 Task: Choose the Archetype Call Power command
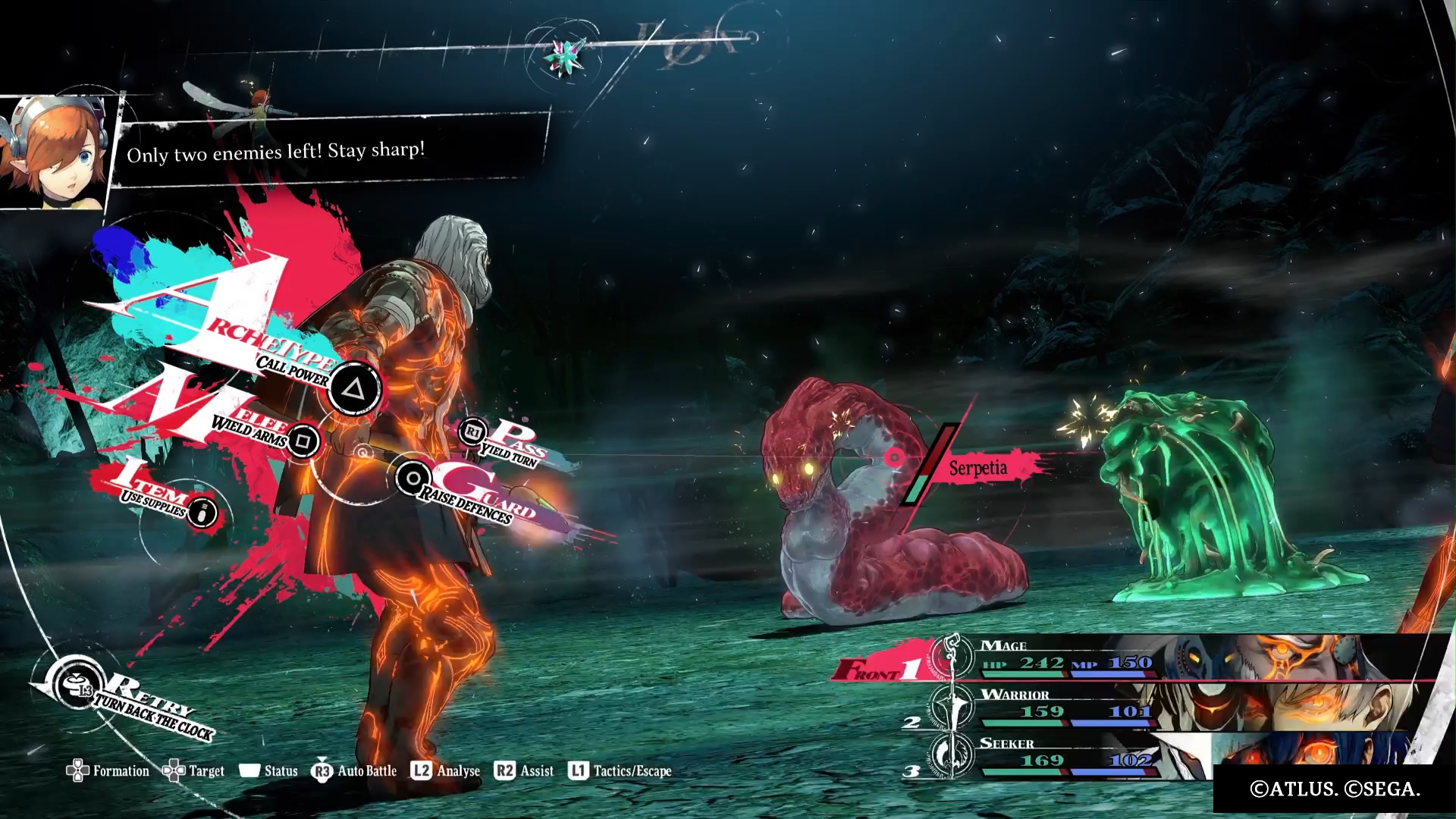click(x=353, y=390)
